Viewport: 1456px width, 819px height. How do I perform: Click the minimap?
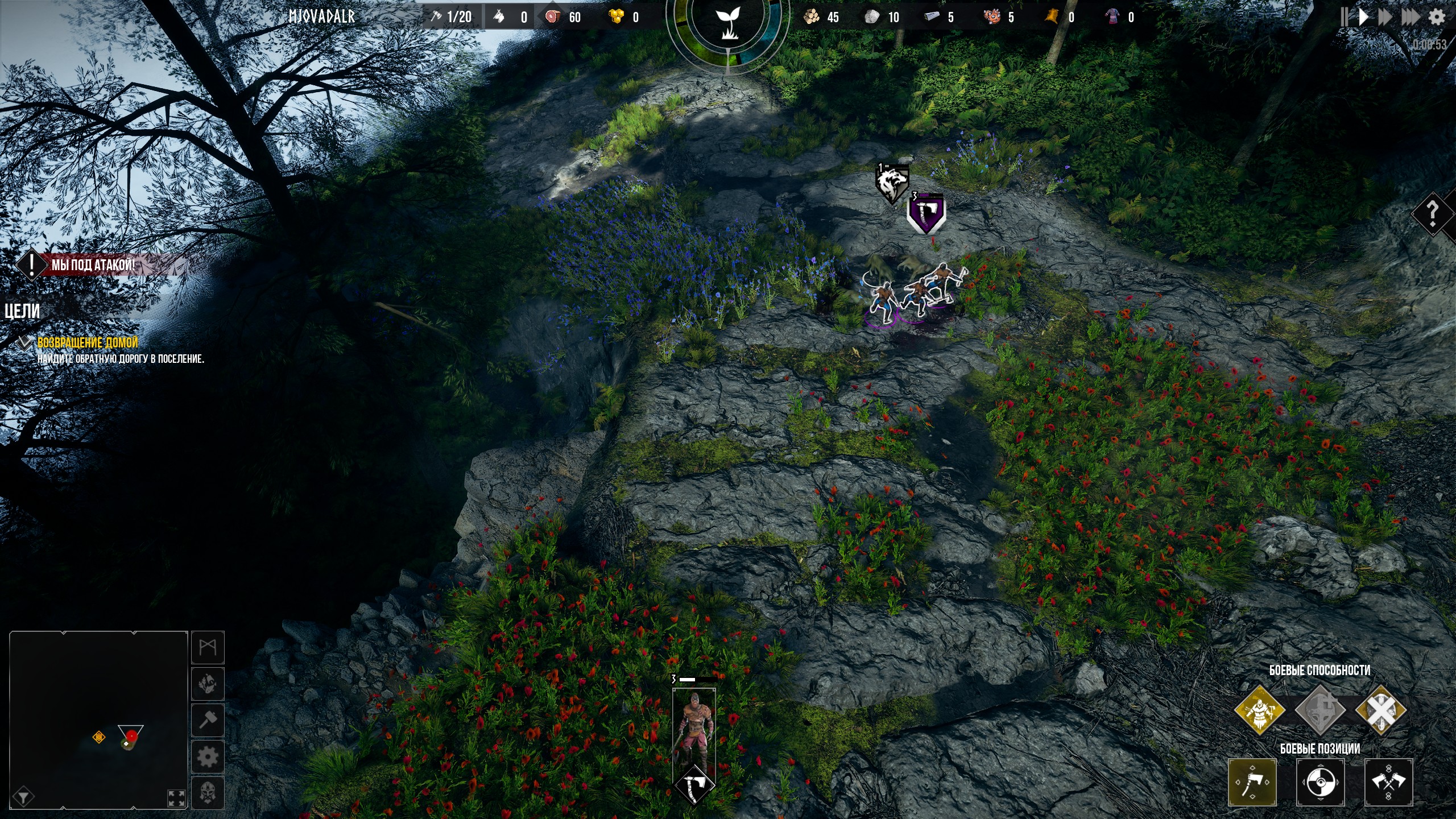(98, 719)
